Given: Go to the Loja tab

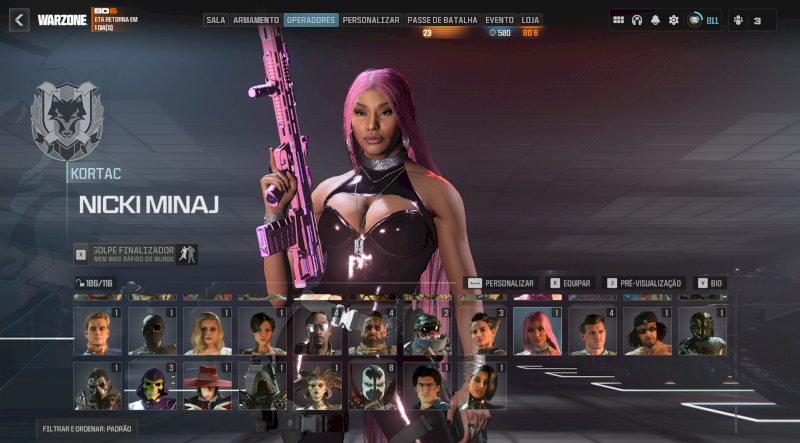Looking at the screenshot, I should click(531, 20).
